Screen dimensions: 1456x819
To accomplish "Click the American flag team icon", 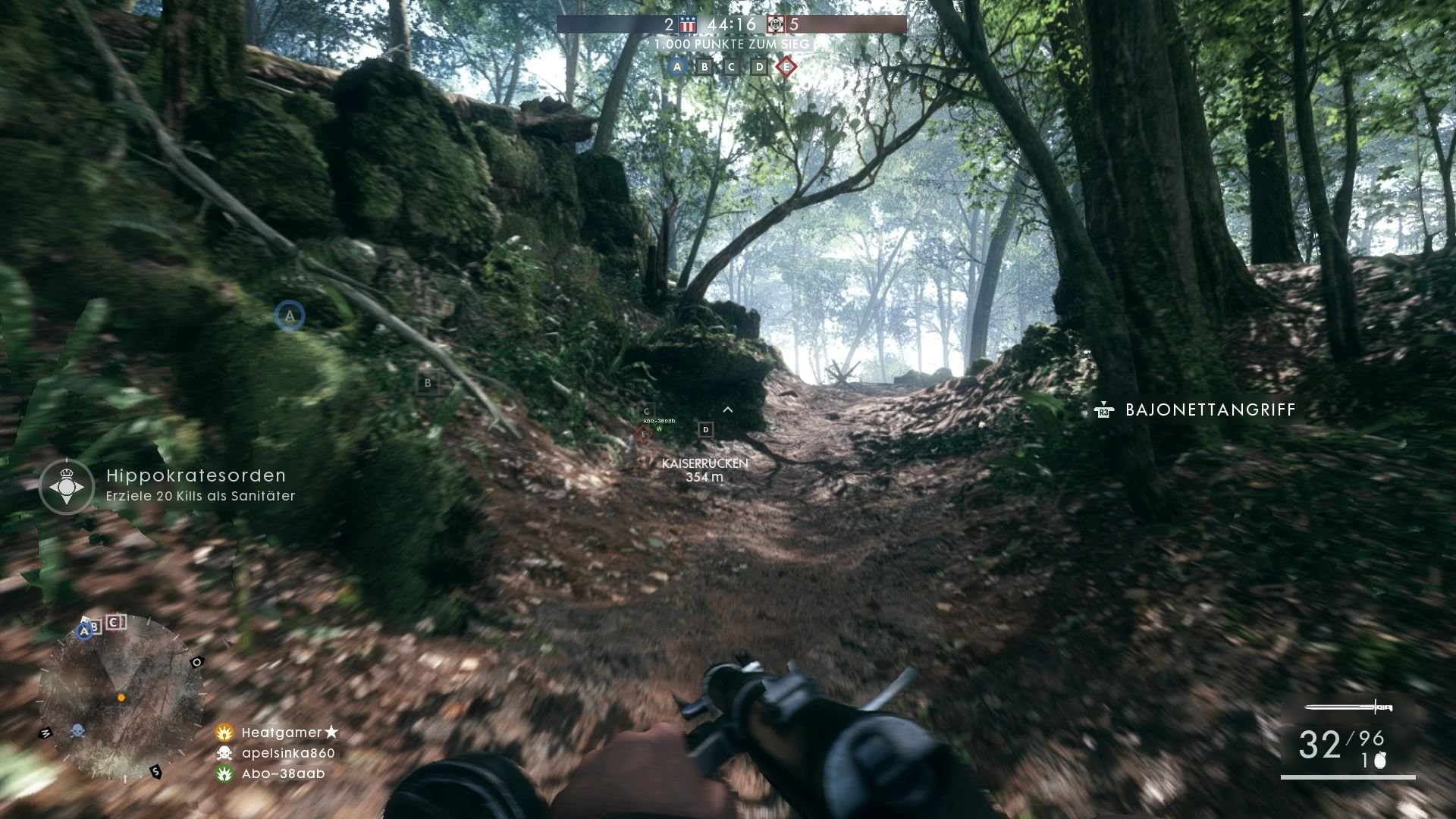I will pos(687,24).
